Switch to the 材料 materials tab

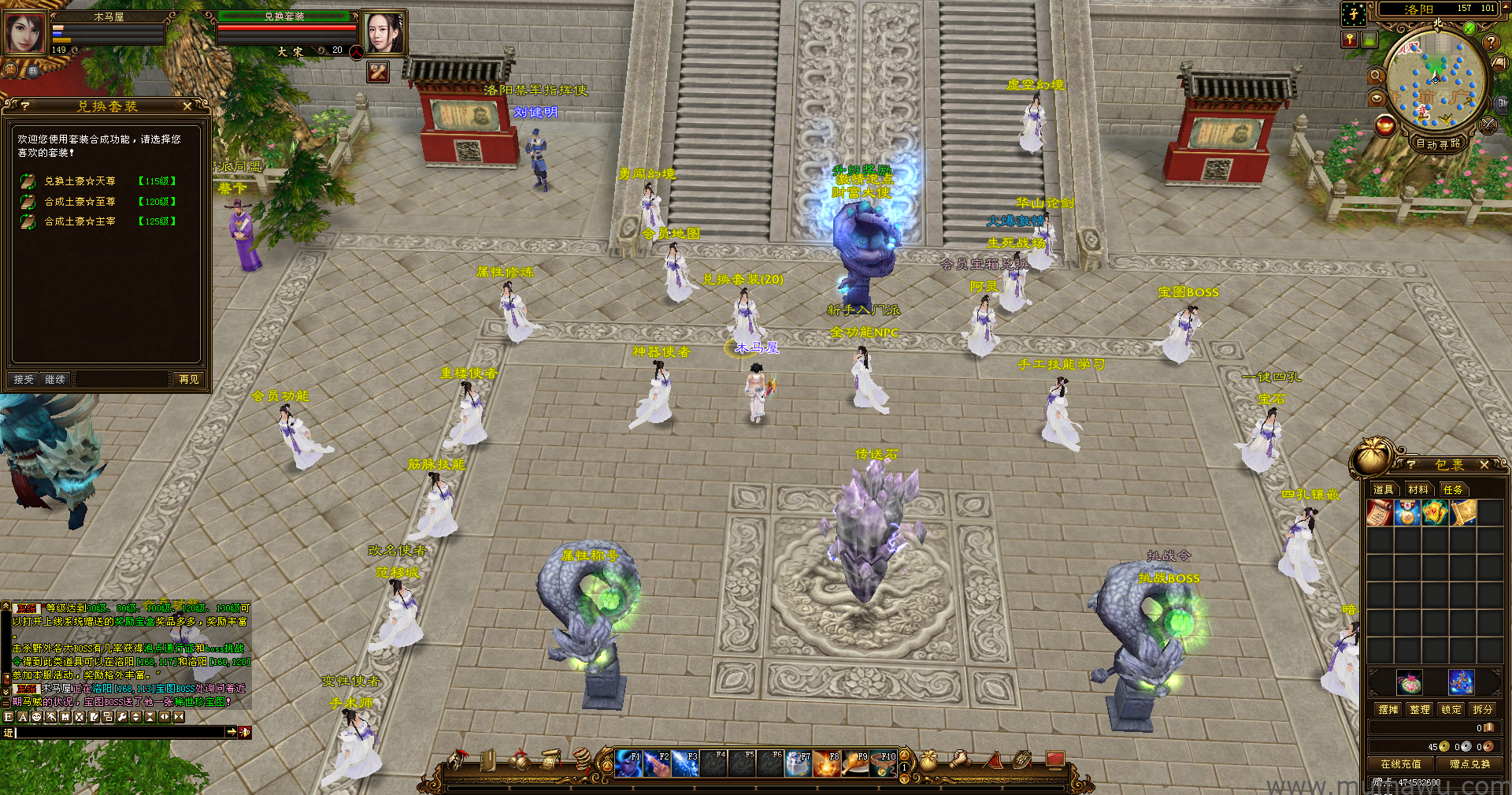pyautogui.click(x=1418, y=489)
